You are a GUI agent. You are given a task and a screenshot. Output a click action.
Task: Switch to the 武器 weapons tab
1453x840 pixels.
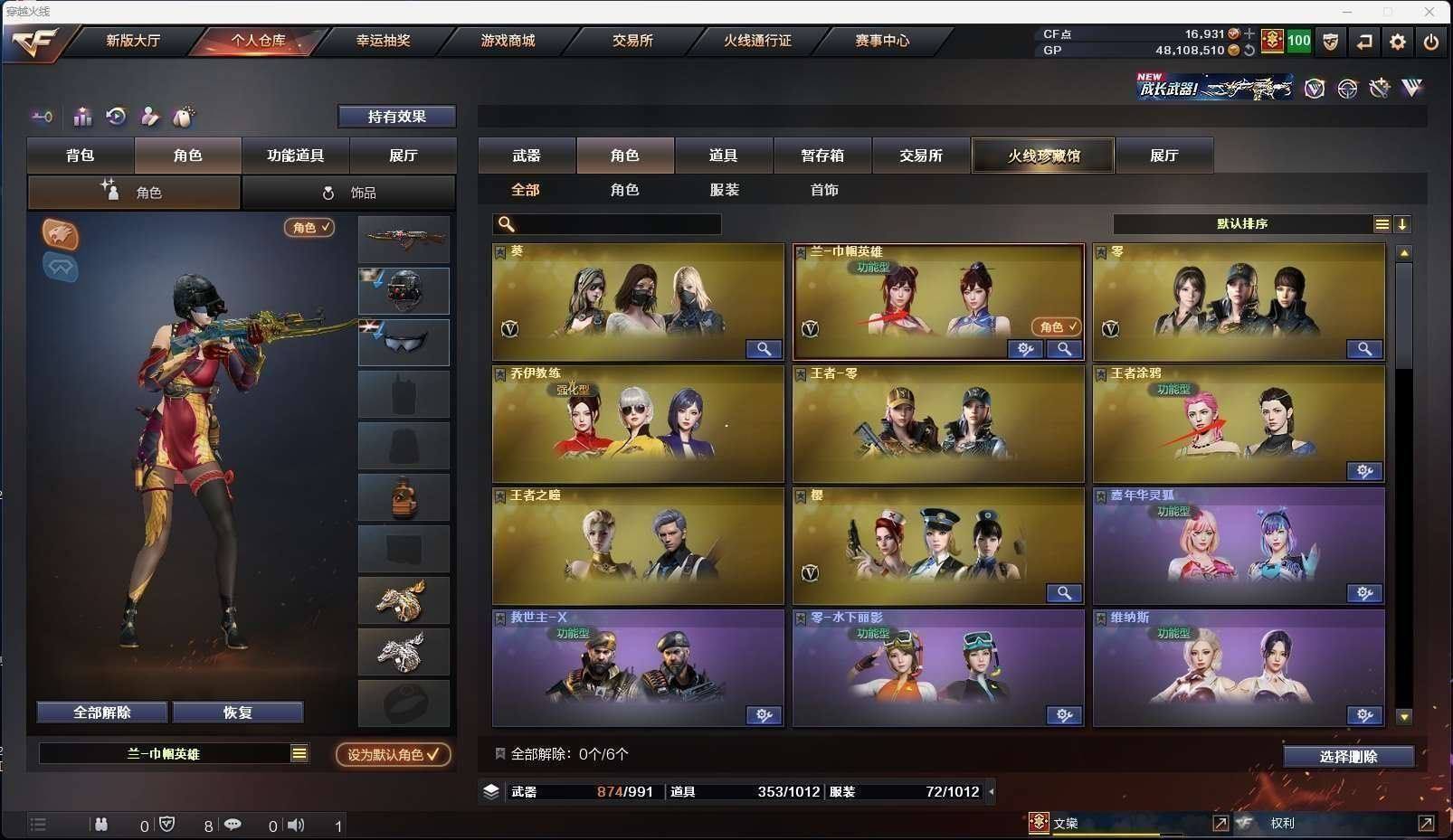click(x=527, y=156)
